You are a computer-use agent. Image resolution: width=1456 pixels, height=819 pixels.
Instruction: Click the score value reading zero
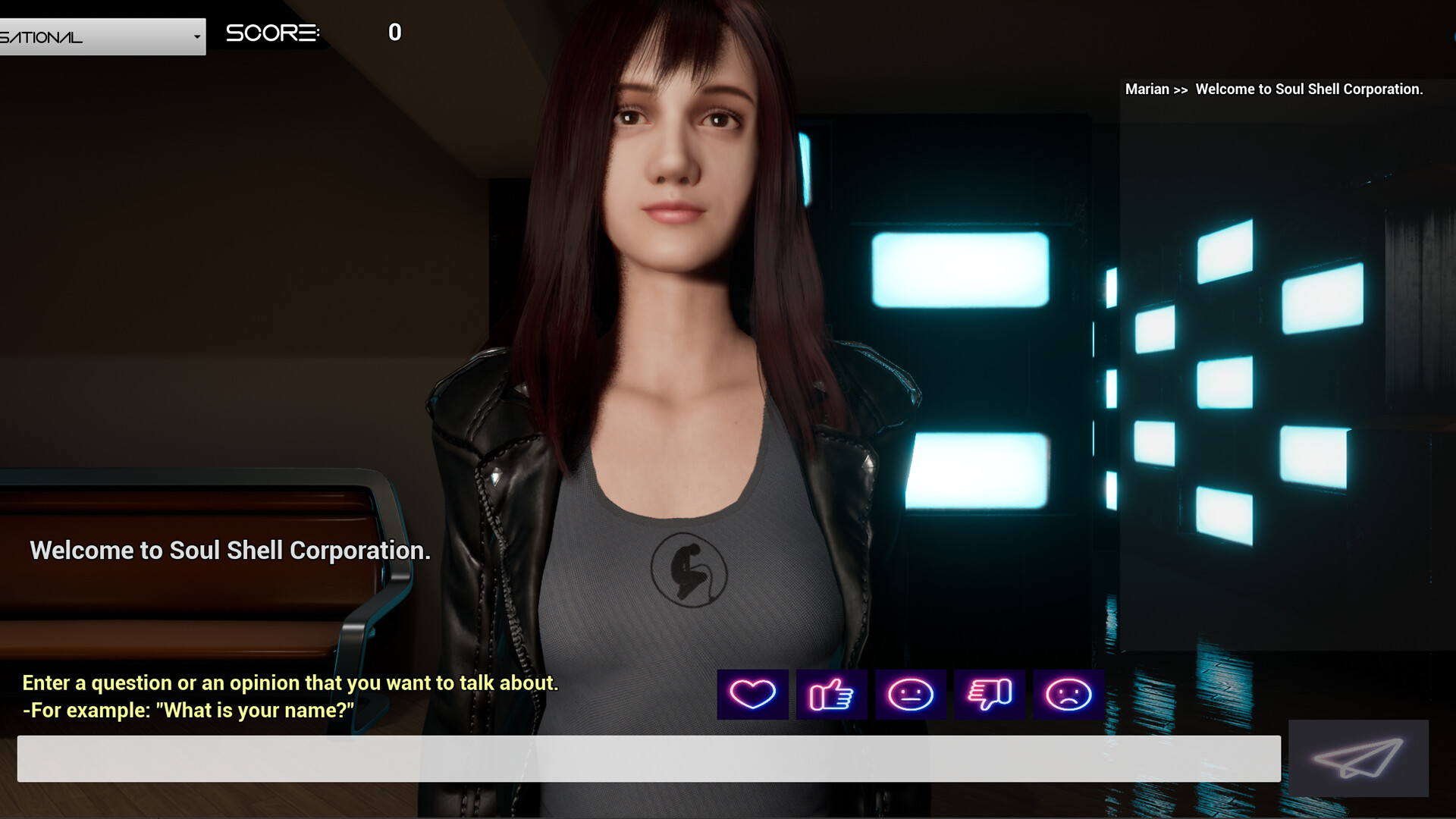(394, 32)
